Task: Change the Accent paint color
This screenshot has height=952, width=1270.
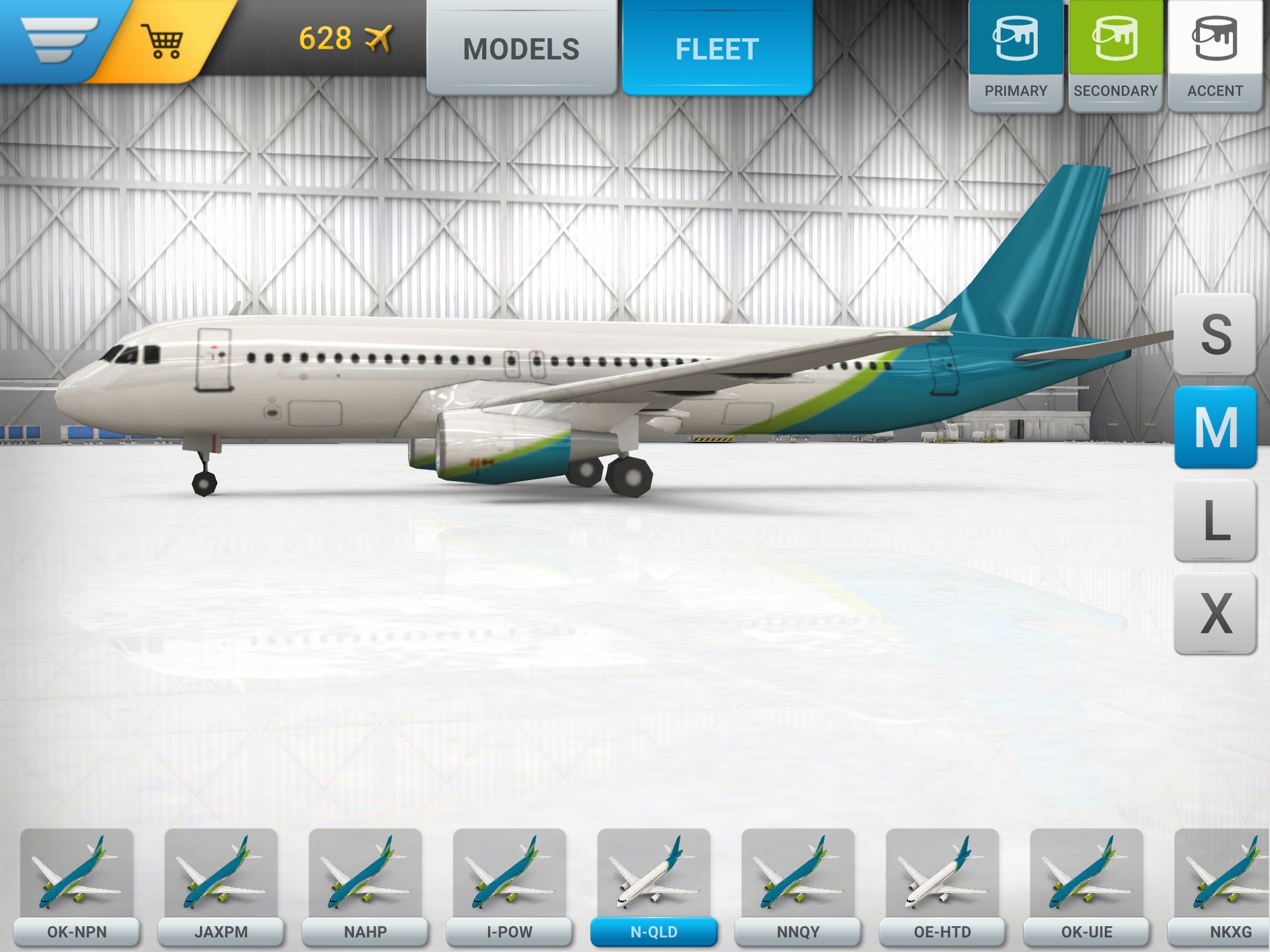Action: point(1215,56)
